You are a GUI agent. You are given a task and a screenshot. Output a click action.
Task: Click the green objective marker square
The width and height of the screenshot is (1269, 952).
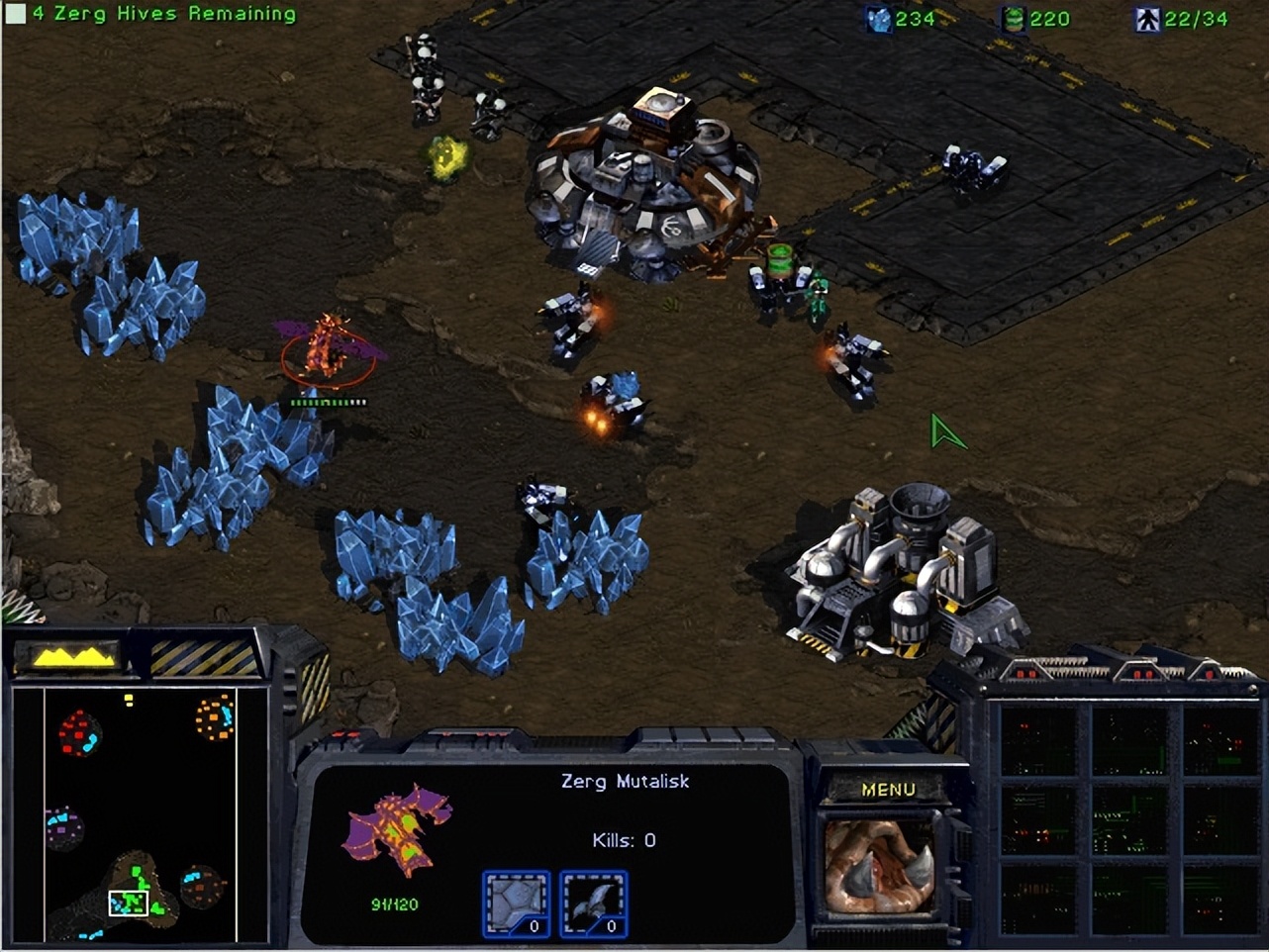click(14, 13)
